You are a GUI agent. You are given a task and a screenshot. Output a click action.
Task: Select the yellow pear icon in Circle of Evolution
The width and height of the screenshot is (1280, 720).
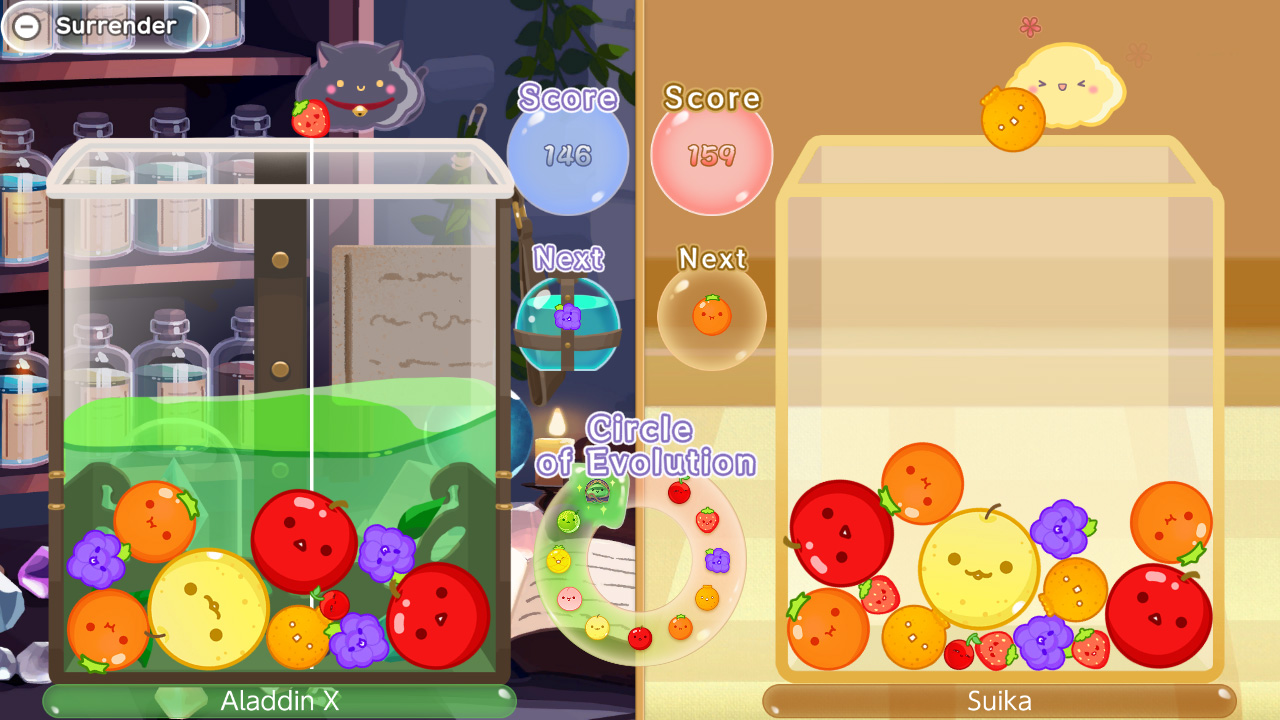click(596, 626)
